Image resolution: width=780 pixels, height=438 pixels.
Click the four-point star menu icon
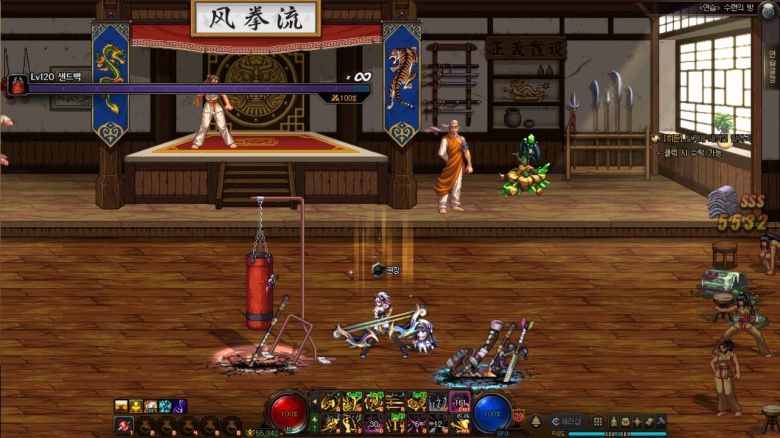coord(638,422)
